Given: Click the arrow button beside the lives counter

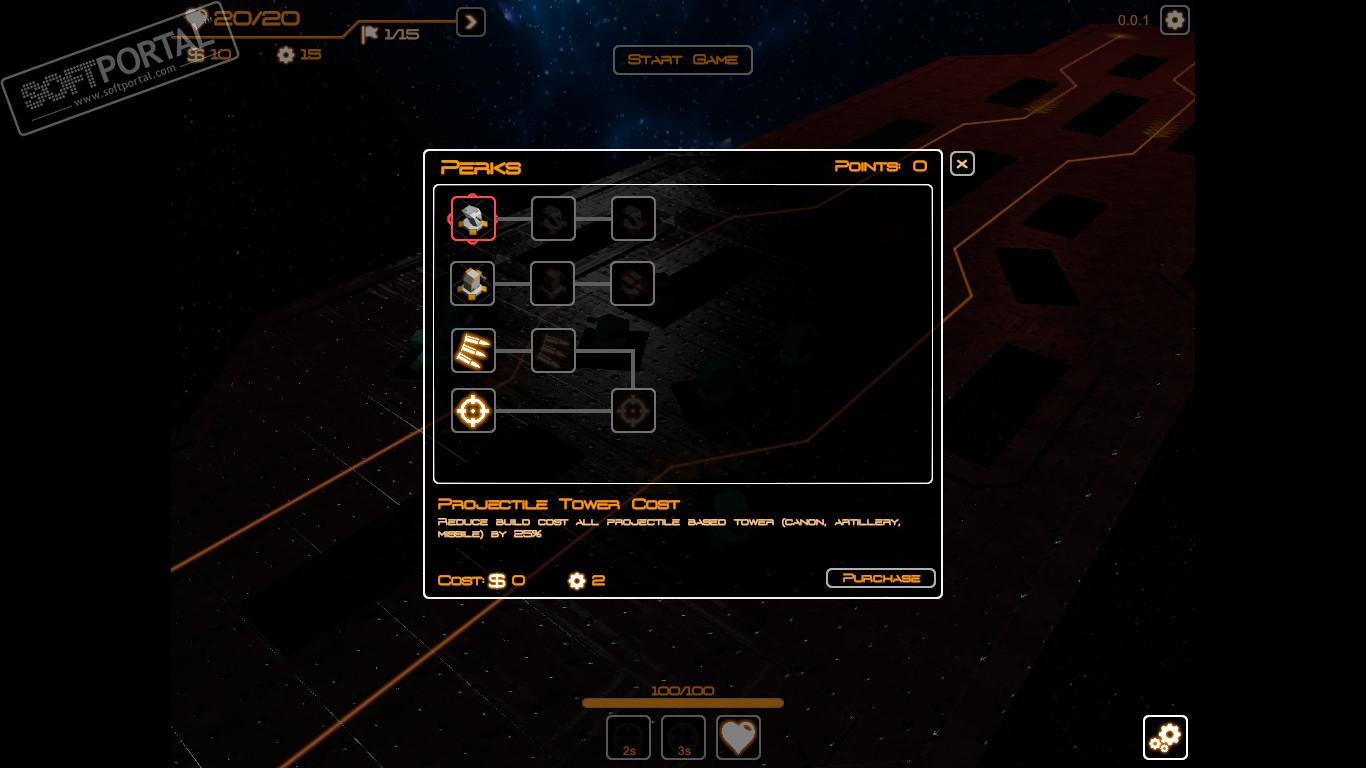Looking at the screenshot, I should 471,21.
